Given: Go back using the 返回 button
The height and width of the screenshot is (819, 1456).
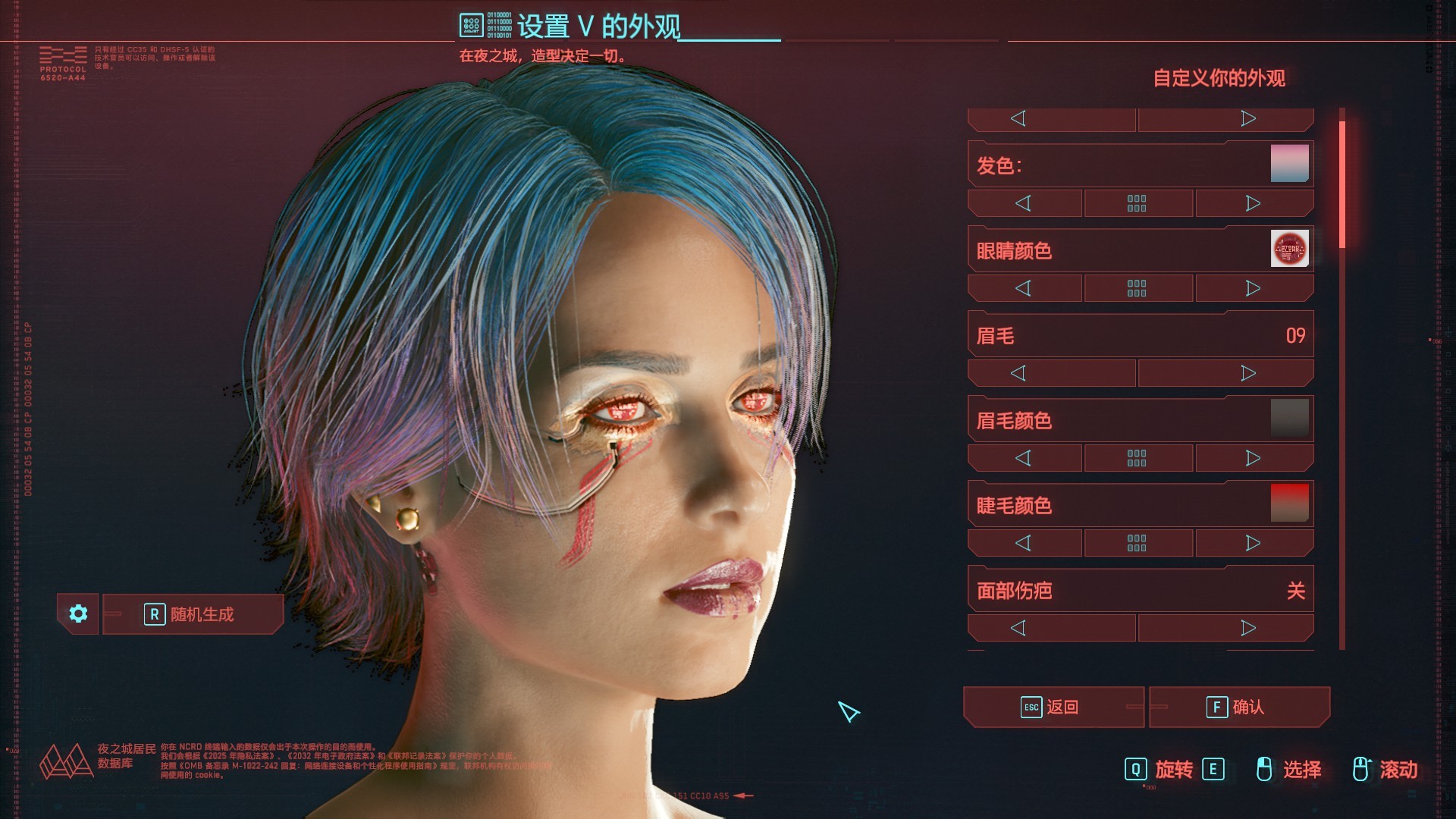Looking at the screenshot, I should coord(1053,708).
